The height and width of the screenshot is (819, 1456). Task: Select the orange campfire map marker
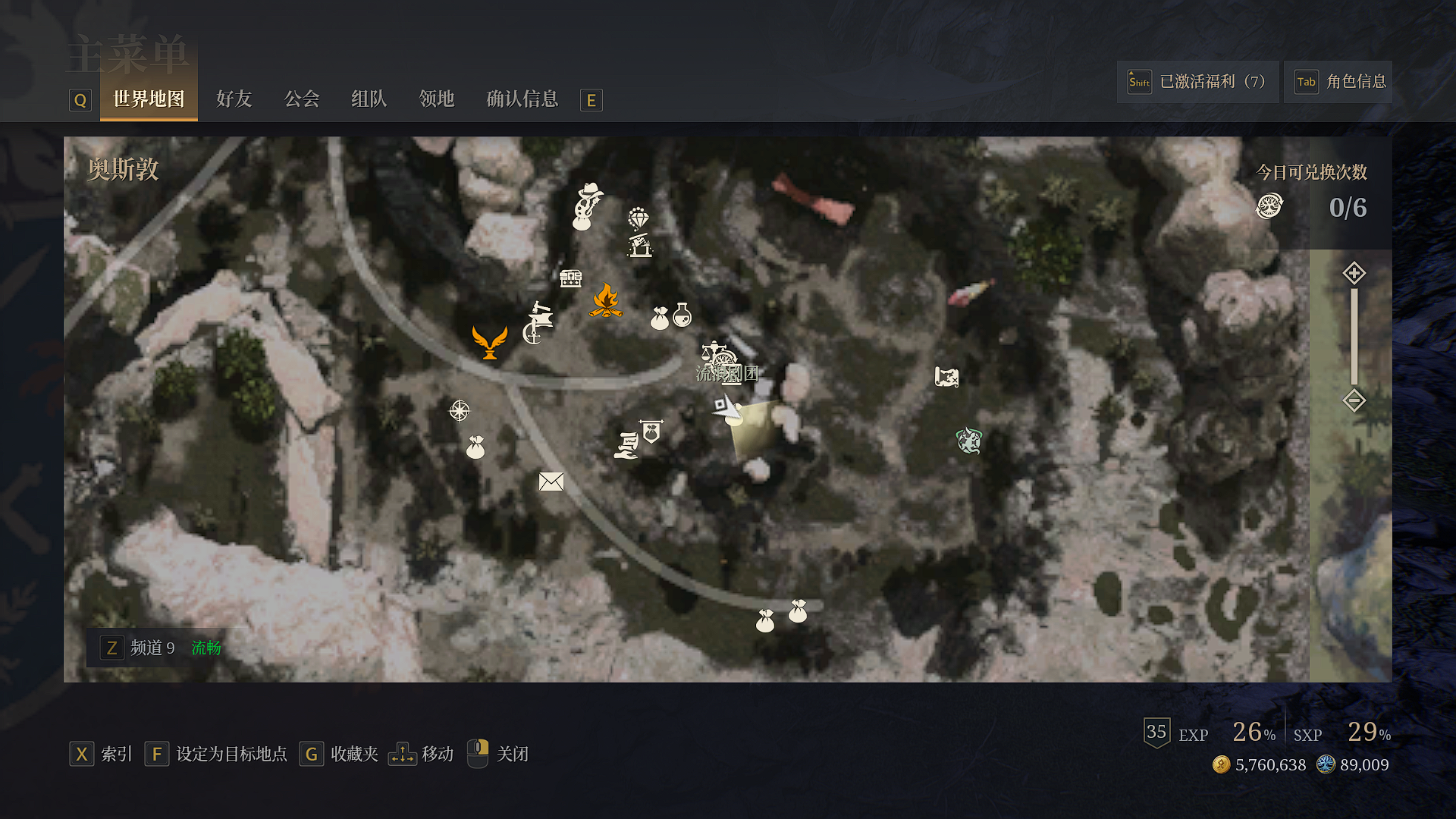pos(606,300)
